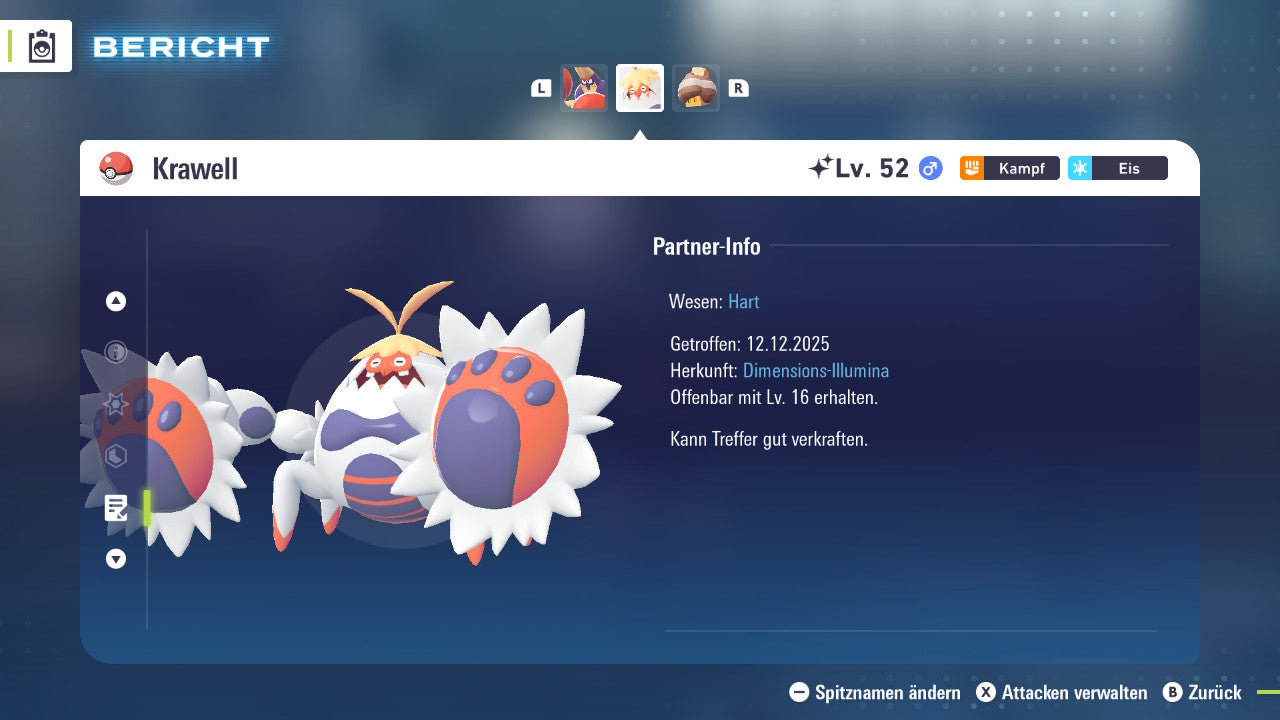
Task: Click the sparkle shiny icon before Lv. 52
Action: [x=822, y=167]
